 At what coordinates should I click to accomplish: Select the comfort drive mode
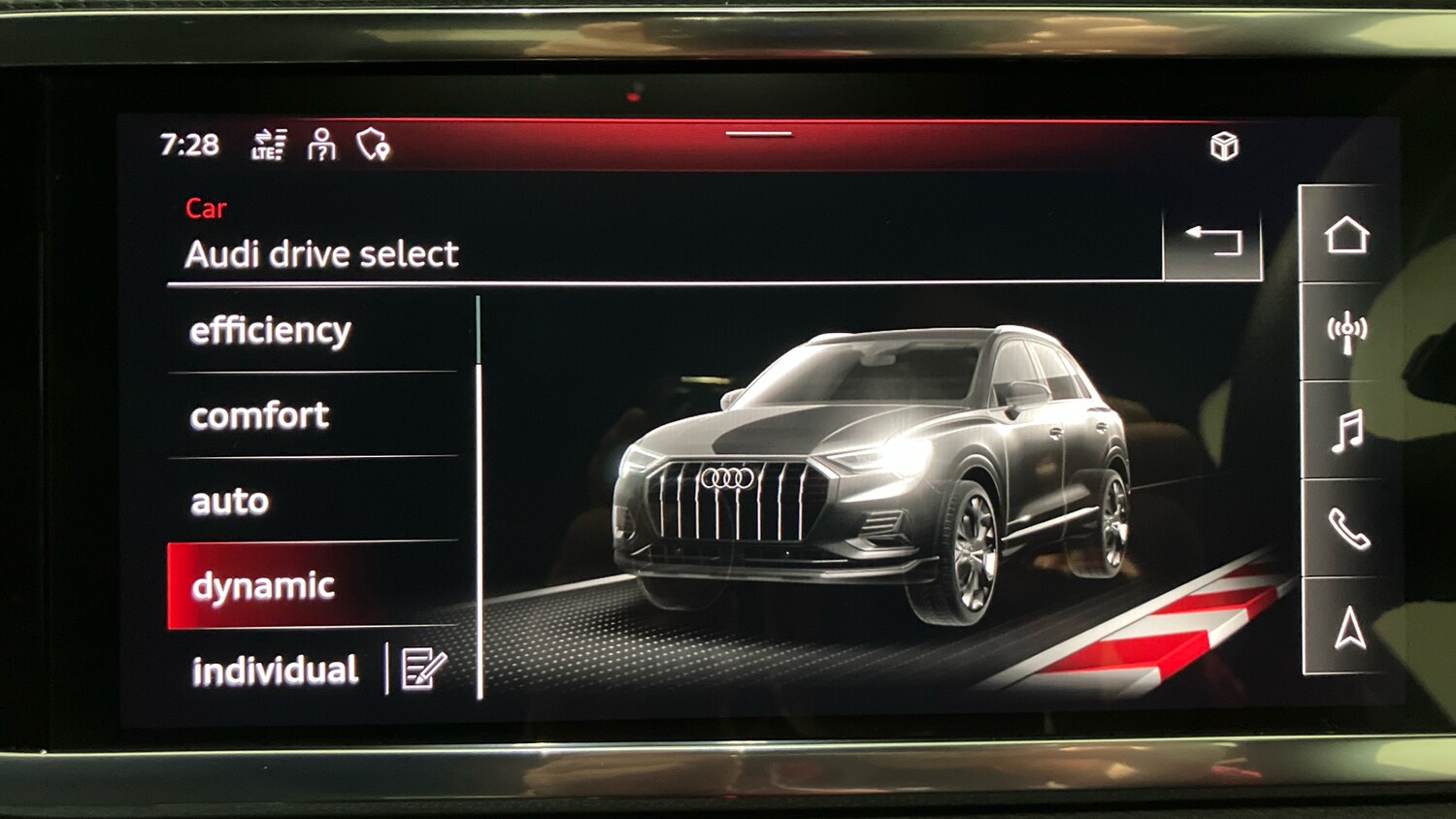[x=259, y=416]
